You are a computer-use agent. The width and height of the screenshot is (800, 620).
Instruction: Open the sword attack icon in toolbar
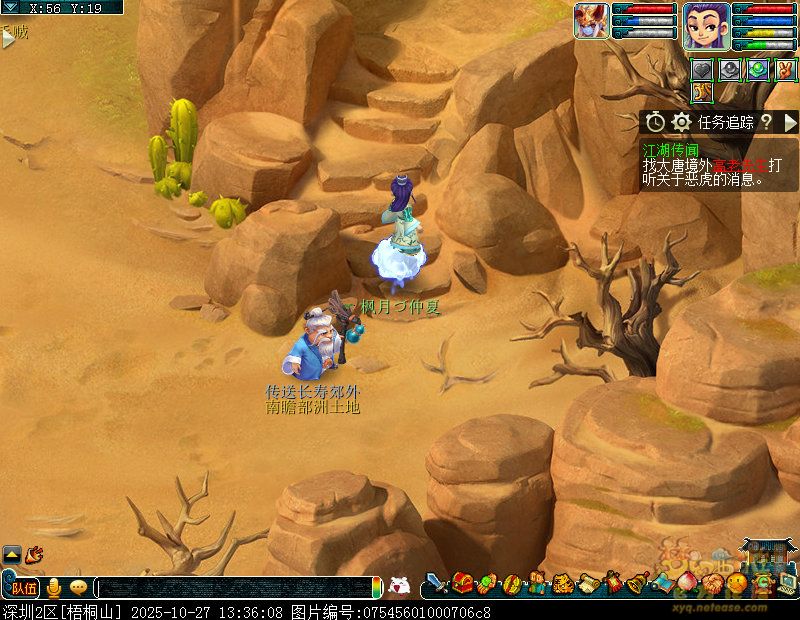click(436, 583)
